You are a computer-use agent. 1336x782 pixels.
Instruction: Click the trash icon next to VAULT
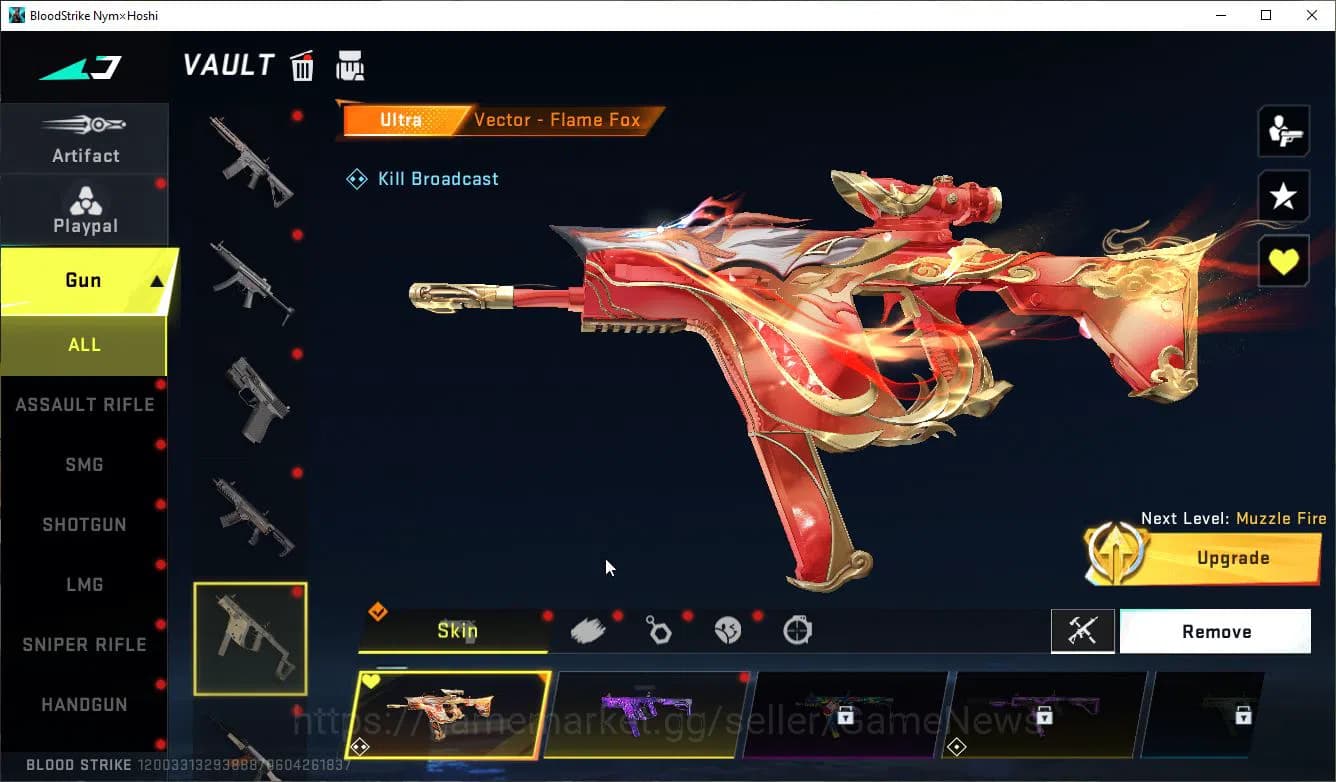coord(302,65)
